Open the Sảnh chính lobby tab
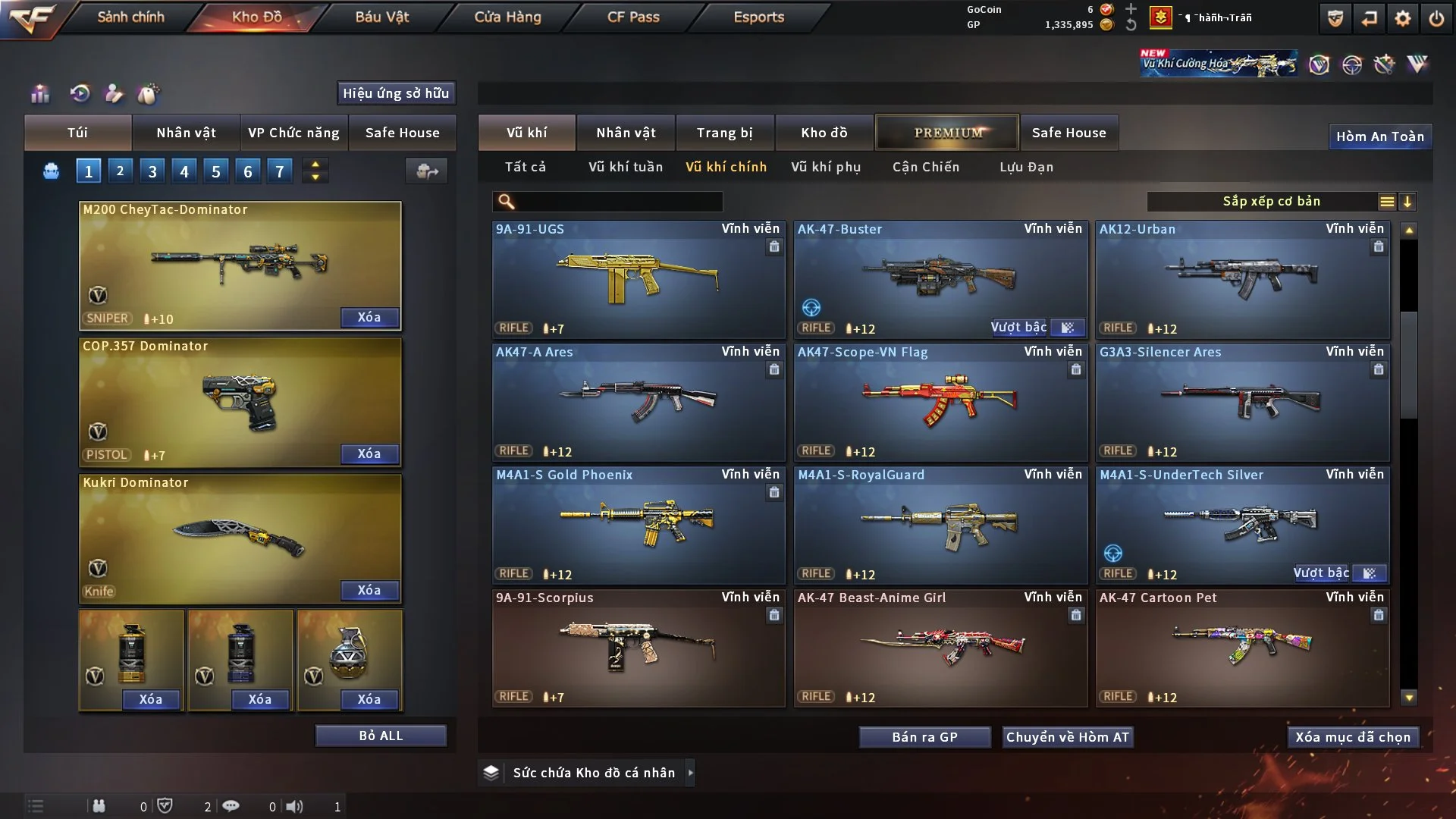 [130, 17]
